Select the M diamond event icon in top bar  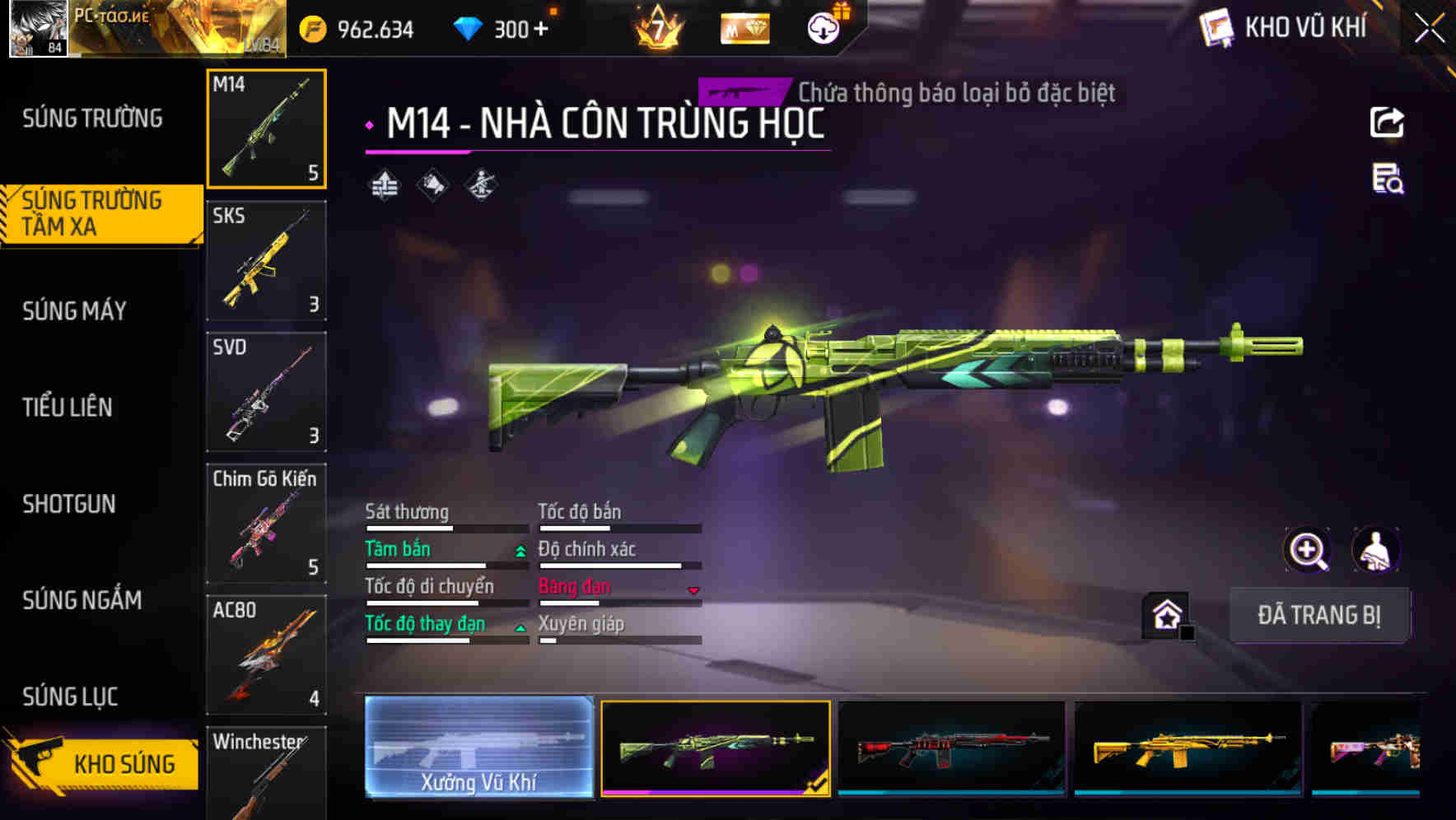coord(744,29)
